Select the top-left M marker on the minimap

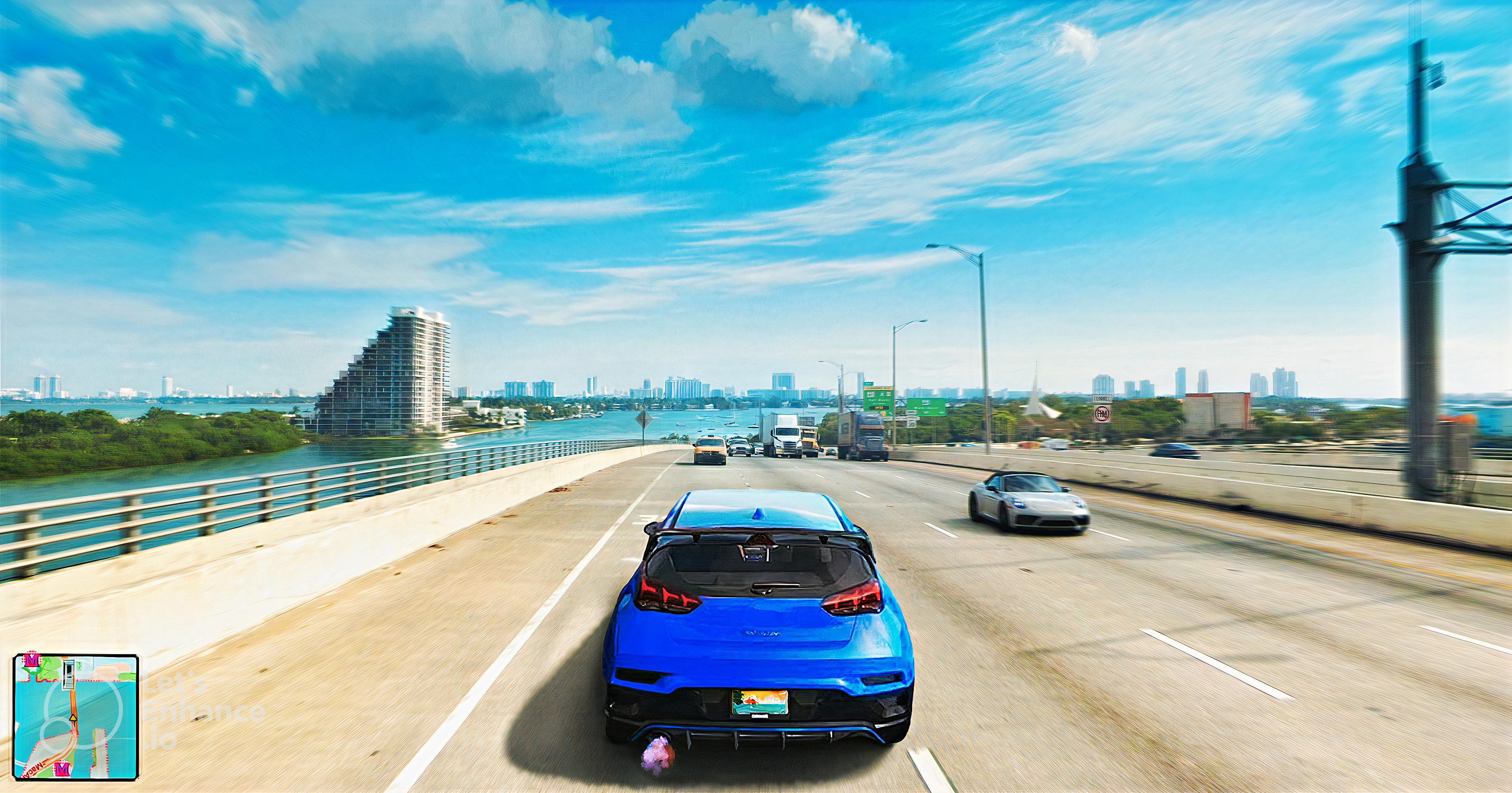click(32, 660)
